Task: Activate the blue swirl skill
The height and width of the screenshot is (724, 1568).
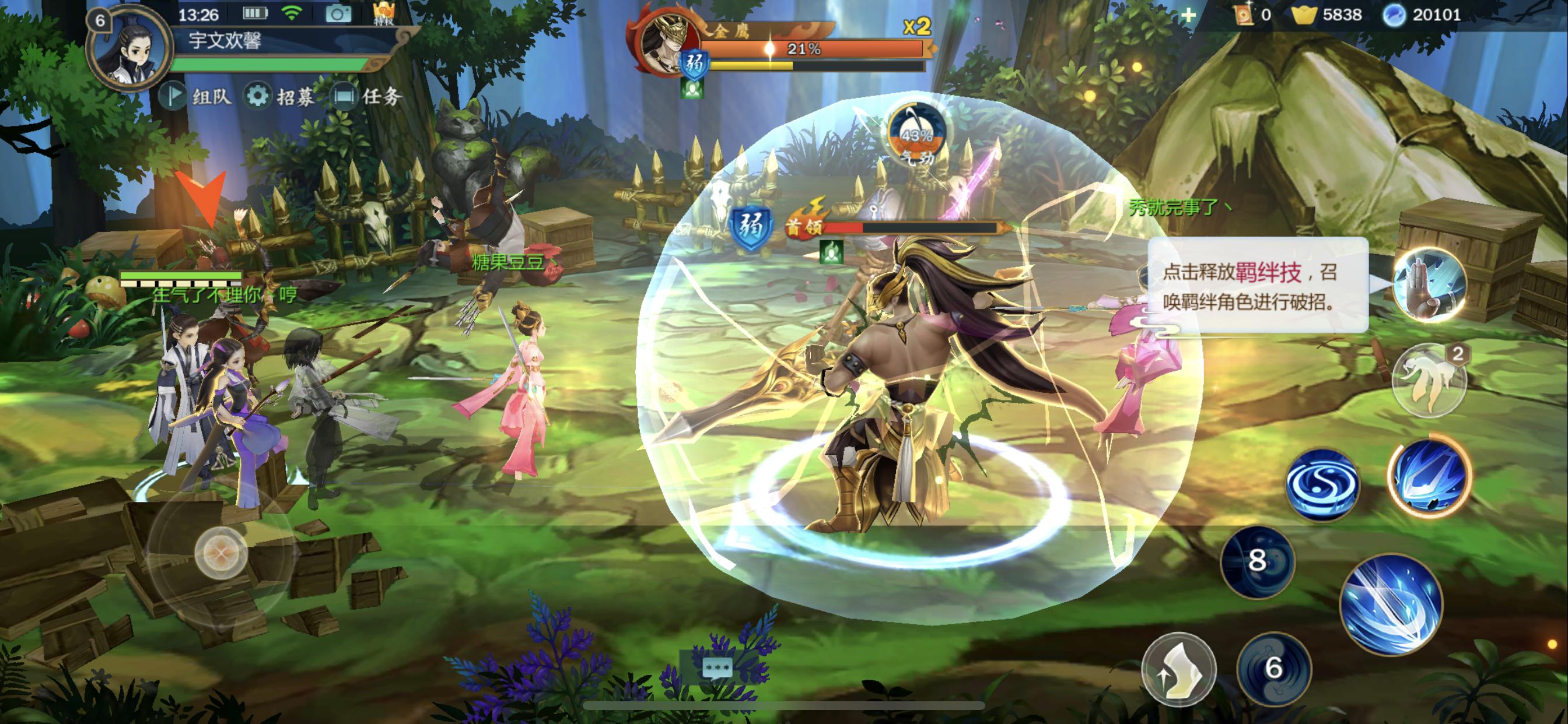Action: tap(1322, 484)
